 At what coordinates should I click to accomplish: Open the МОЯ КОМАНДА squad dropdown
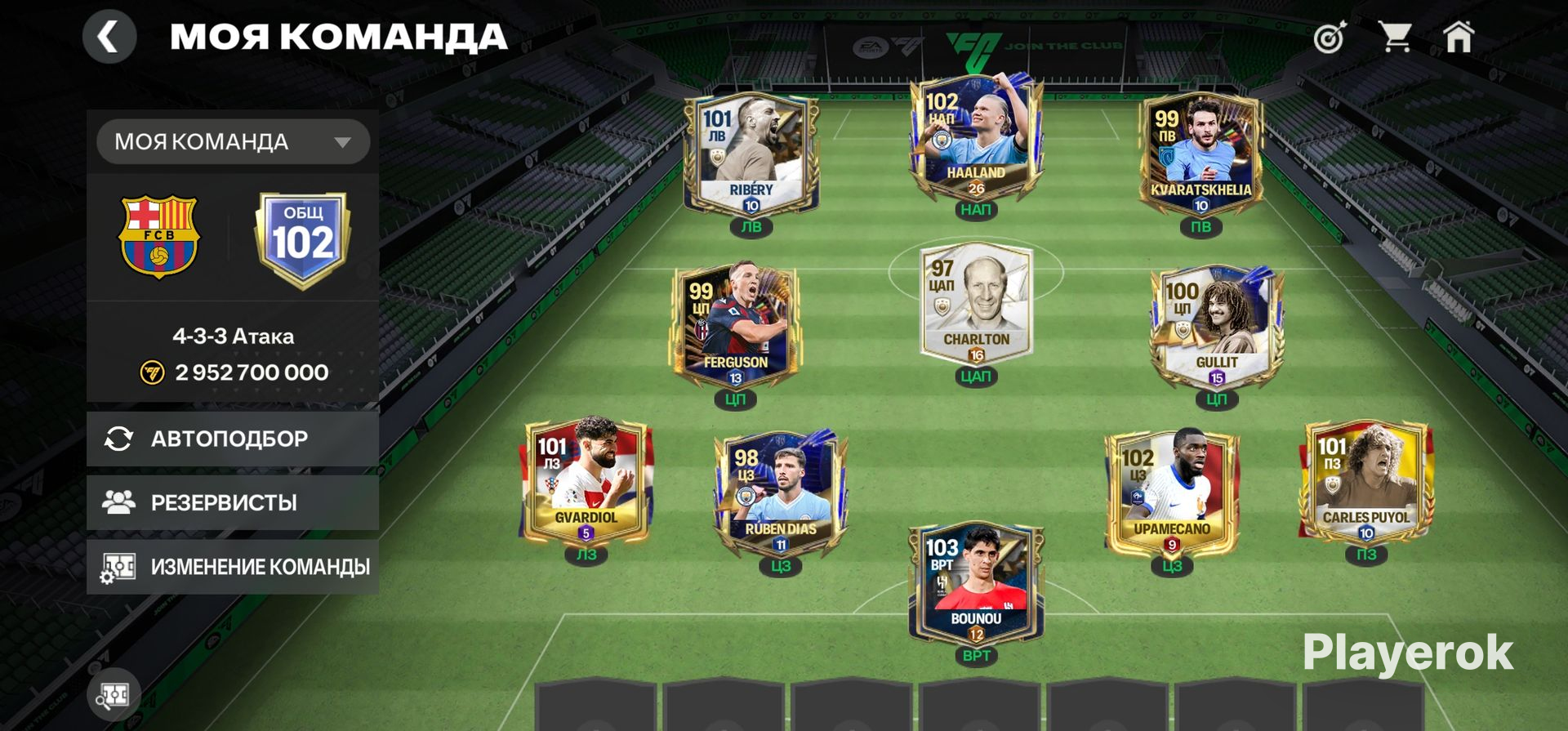tap(233, 142)
